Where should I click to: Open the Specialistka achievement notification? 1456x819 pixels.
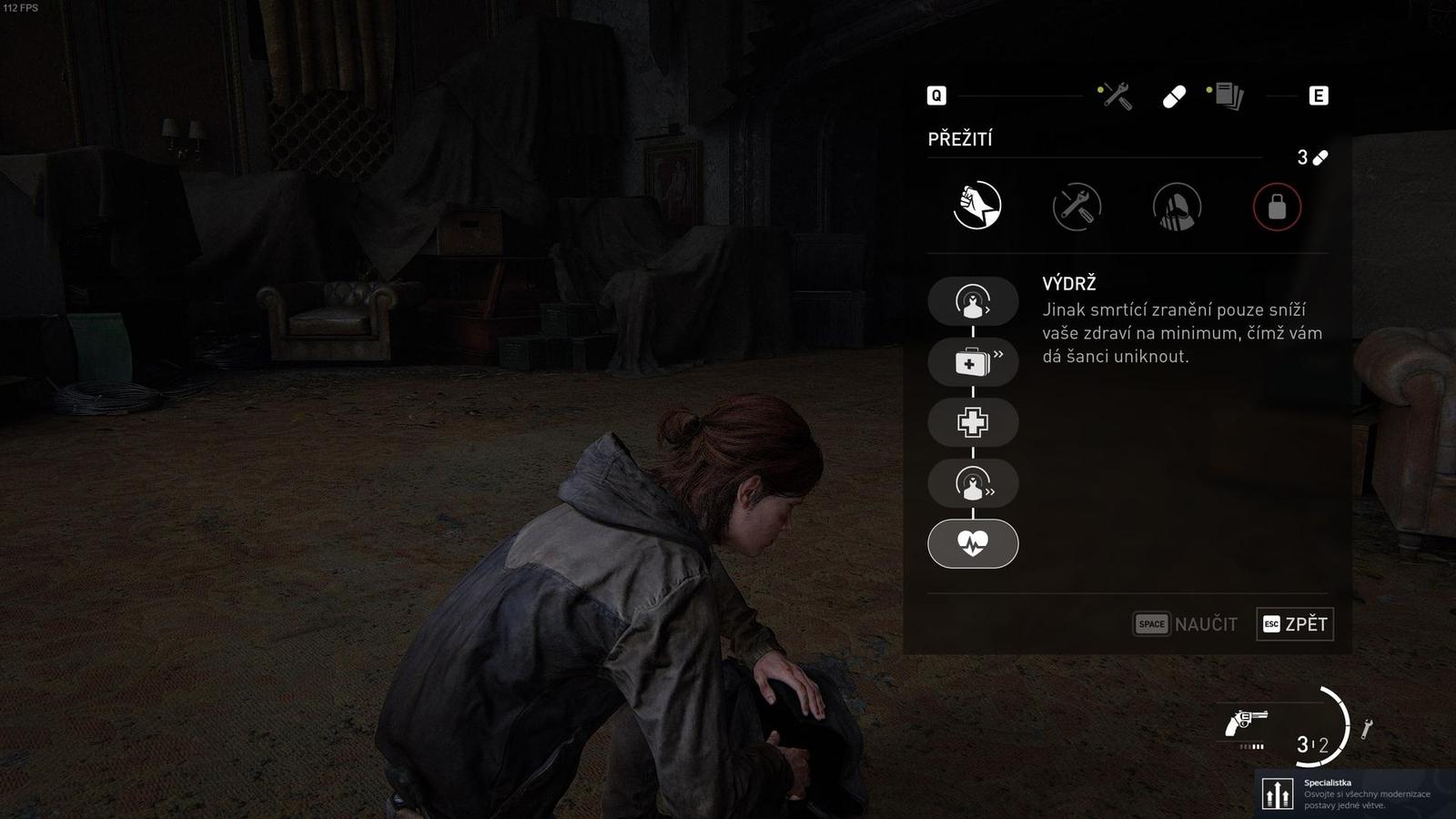(1355, 794)
